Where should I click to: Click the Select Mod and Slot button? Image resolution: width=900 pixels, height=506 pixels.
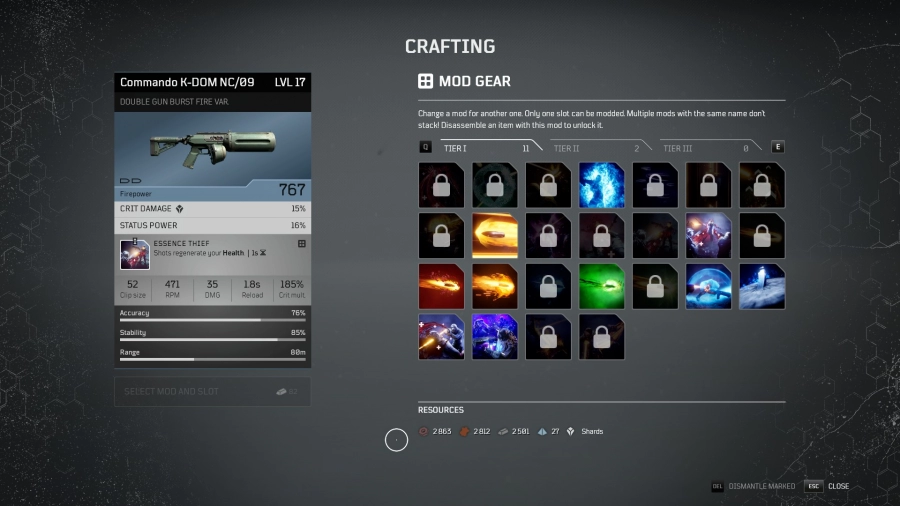[x=212, y=391]
